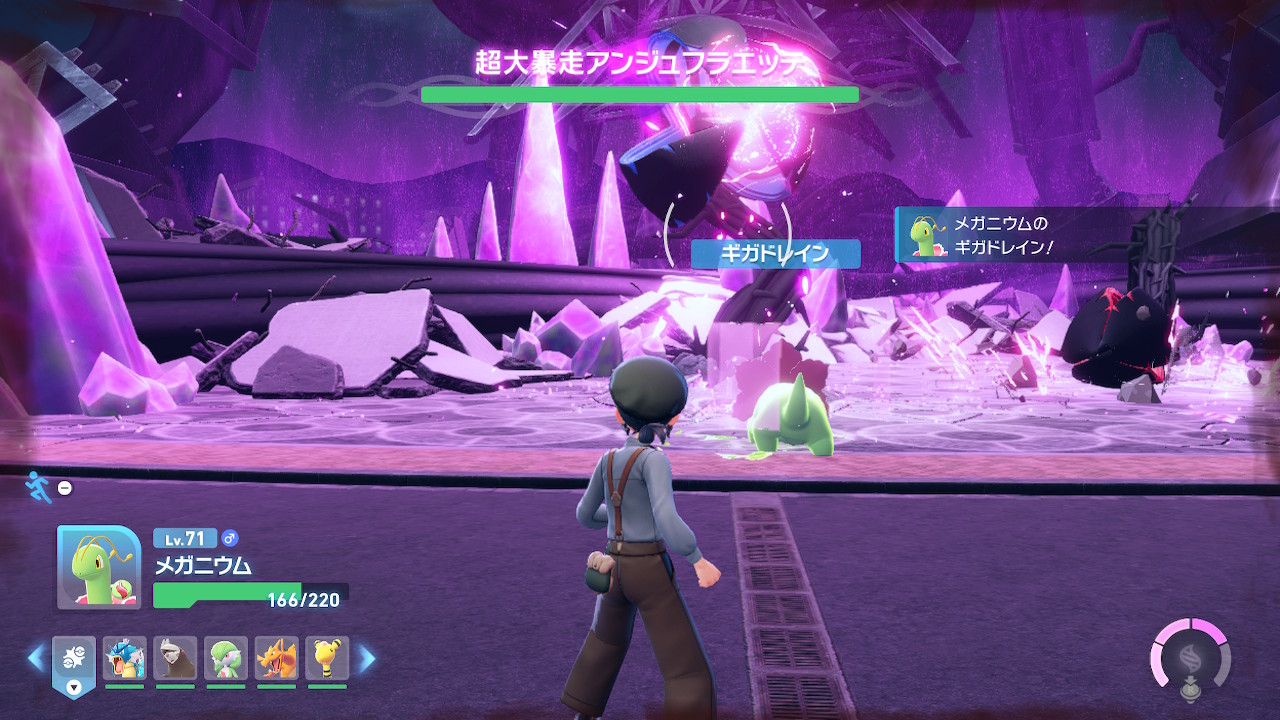Select Gardevoir from the party row
Viewport: 1280px width, 720px height.
(226, 659)
